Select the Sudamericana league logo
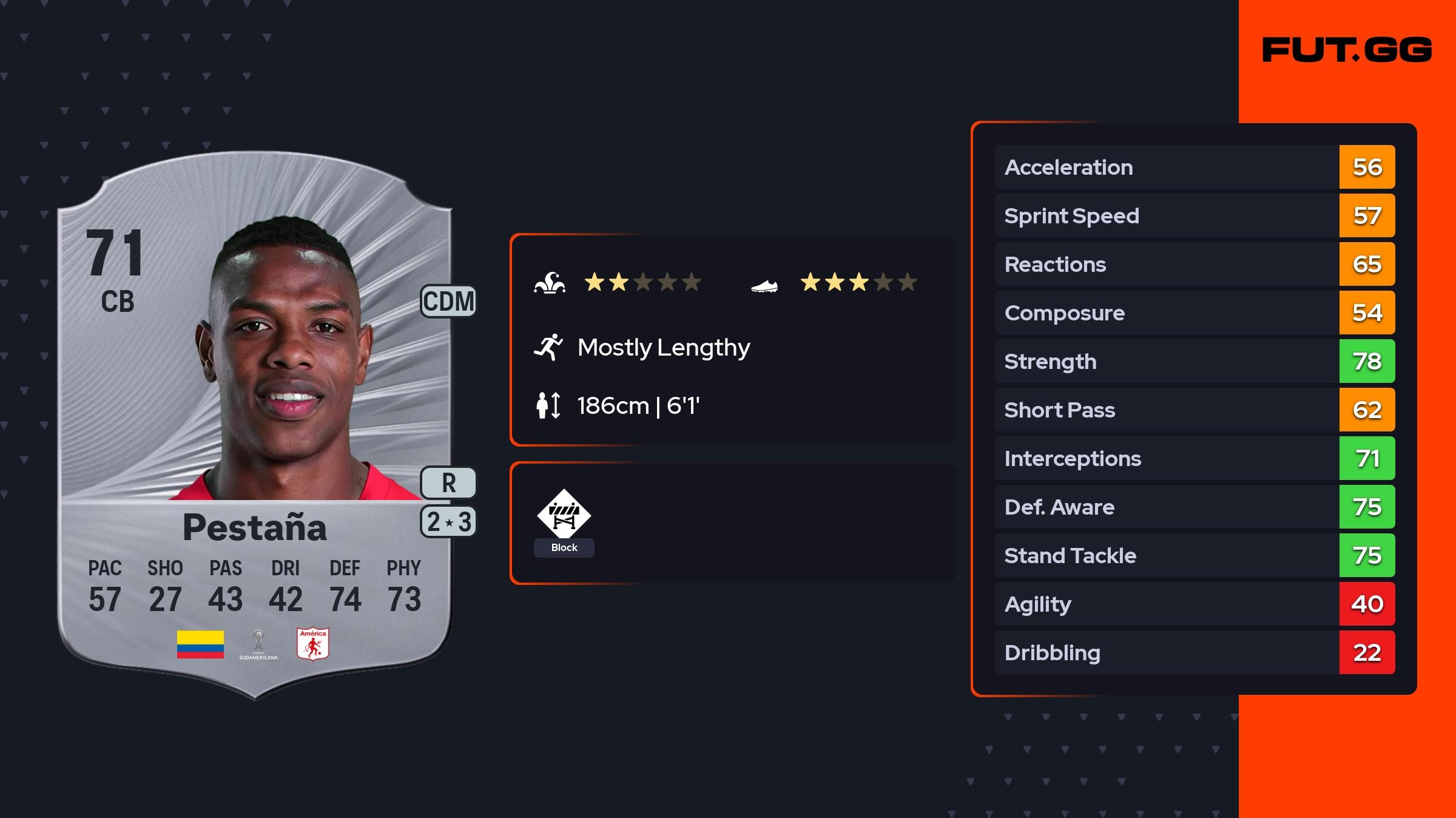 pyautogui.click(x=258, y=644)
